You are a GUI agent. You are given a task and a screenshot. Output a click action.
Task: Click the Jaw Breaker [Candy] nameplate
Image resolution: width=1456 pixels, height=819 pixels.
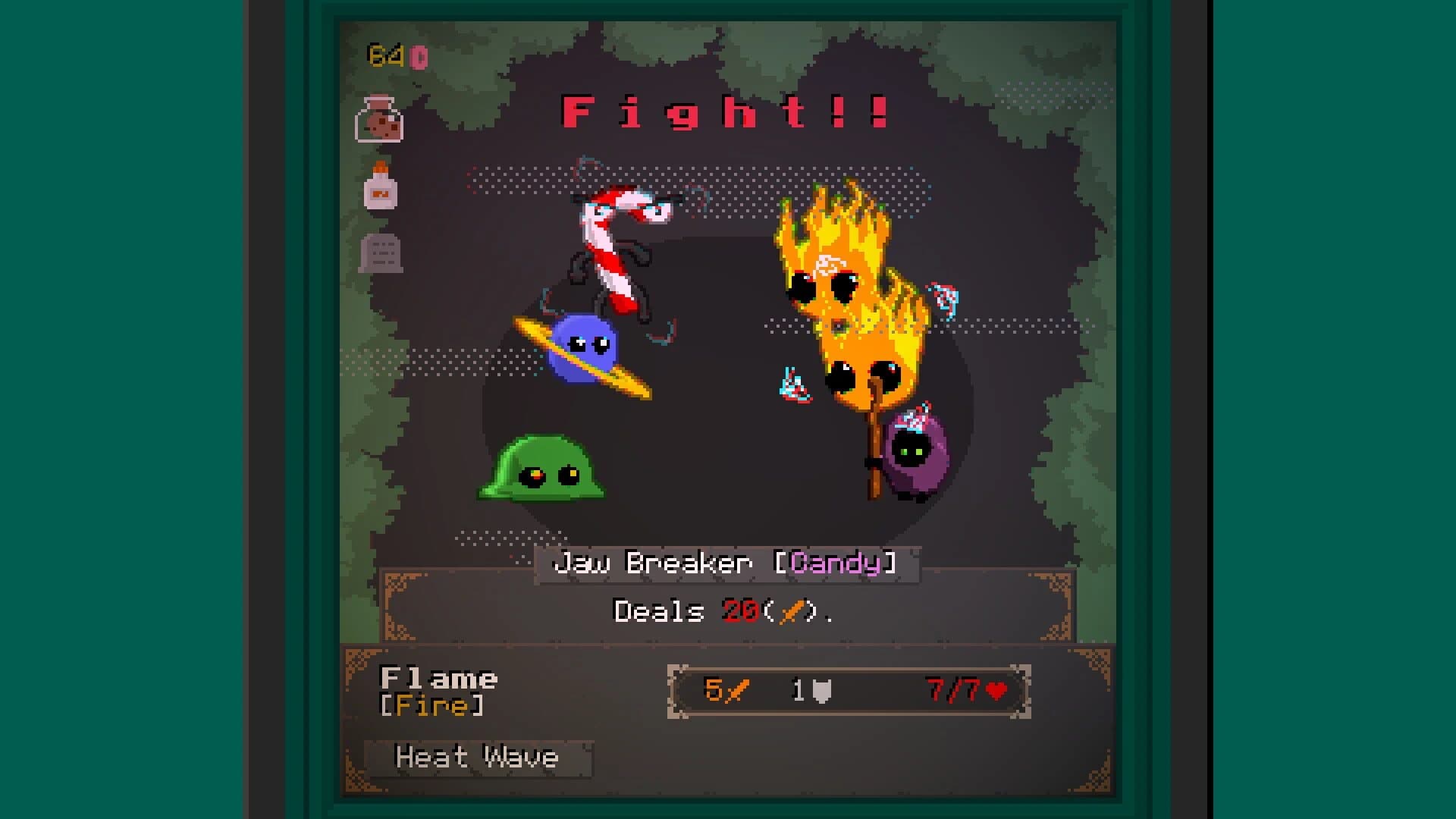(x=728, y=564)
